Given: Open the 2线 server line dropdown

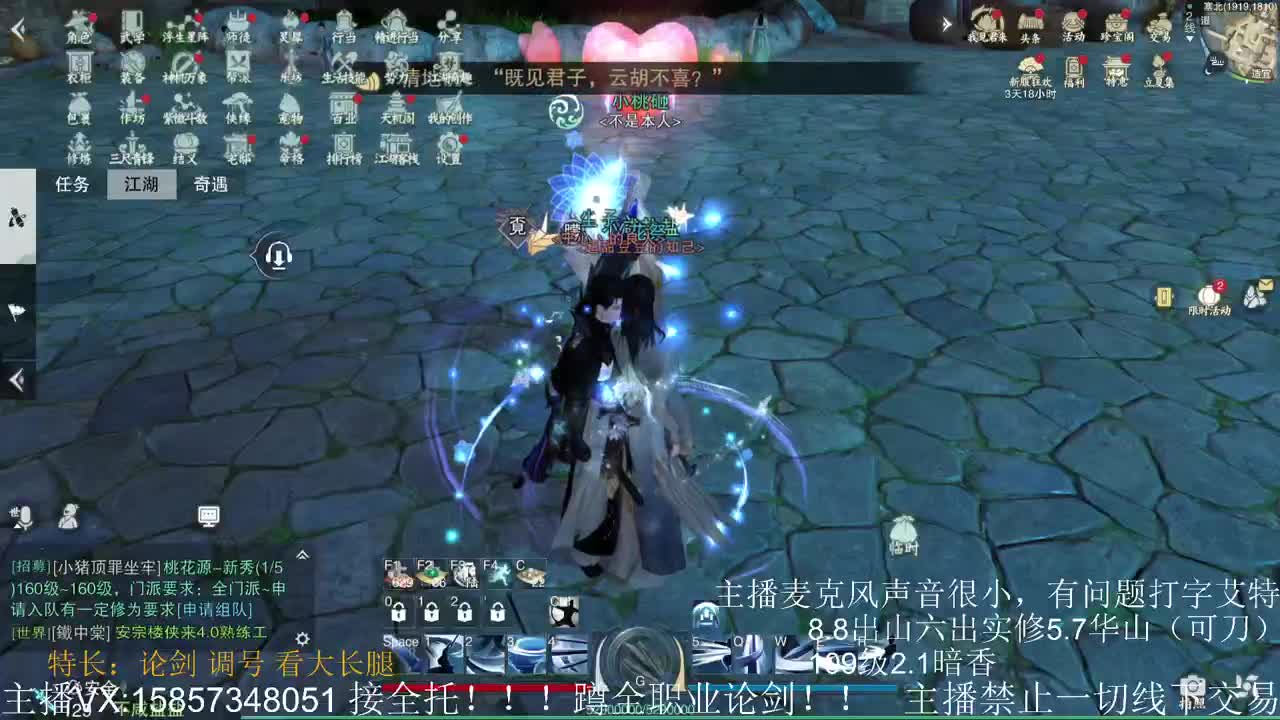Looking at the screenshot, I should pos(1190,26).
